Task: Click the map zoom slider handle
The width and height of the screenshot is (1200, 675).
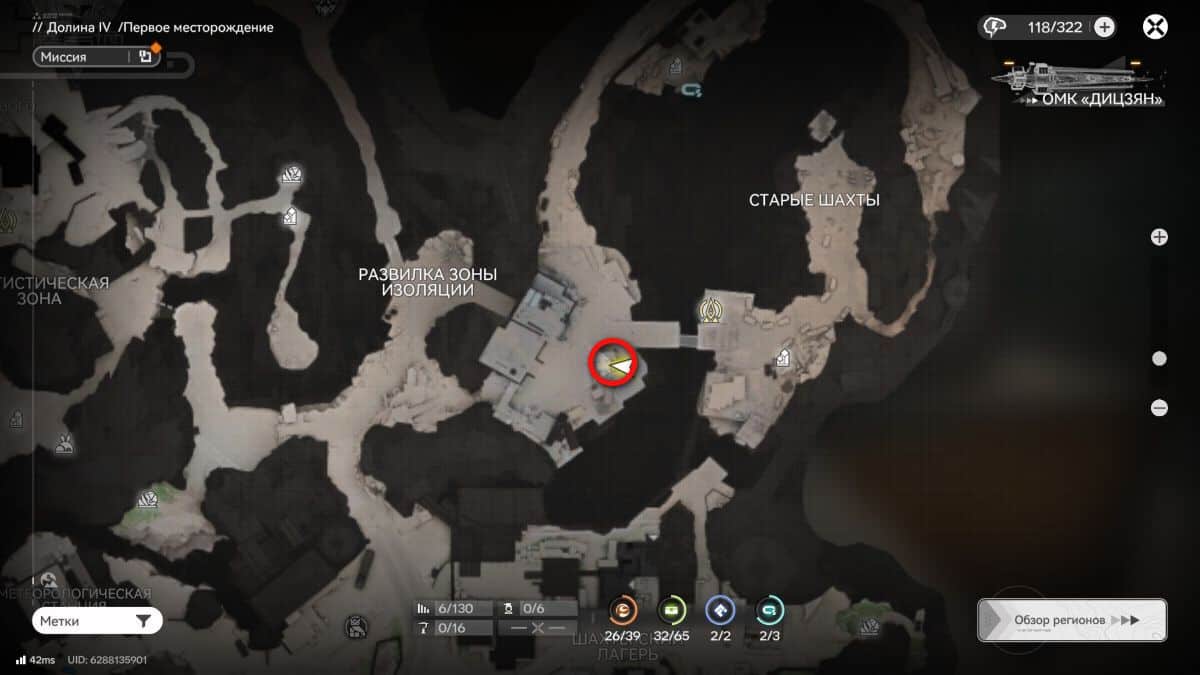Action: (x=1159, y=359)
